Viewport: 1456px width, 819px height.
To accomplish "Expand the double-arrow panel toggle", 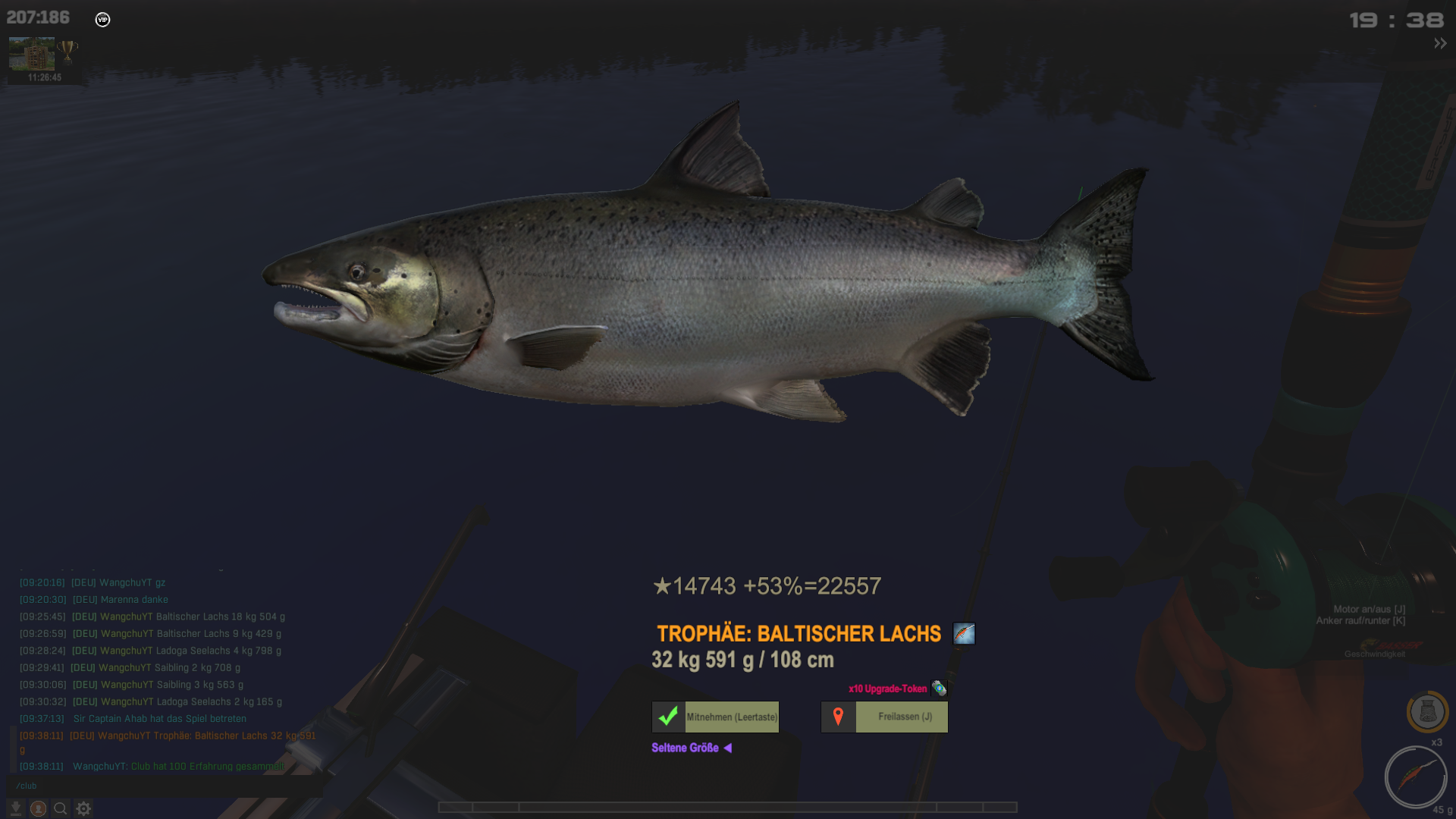I will click(1439, 44).
